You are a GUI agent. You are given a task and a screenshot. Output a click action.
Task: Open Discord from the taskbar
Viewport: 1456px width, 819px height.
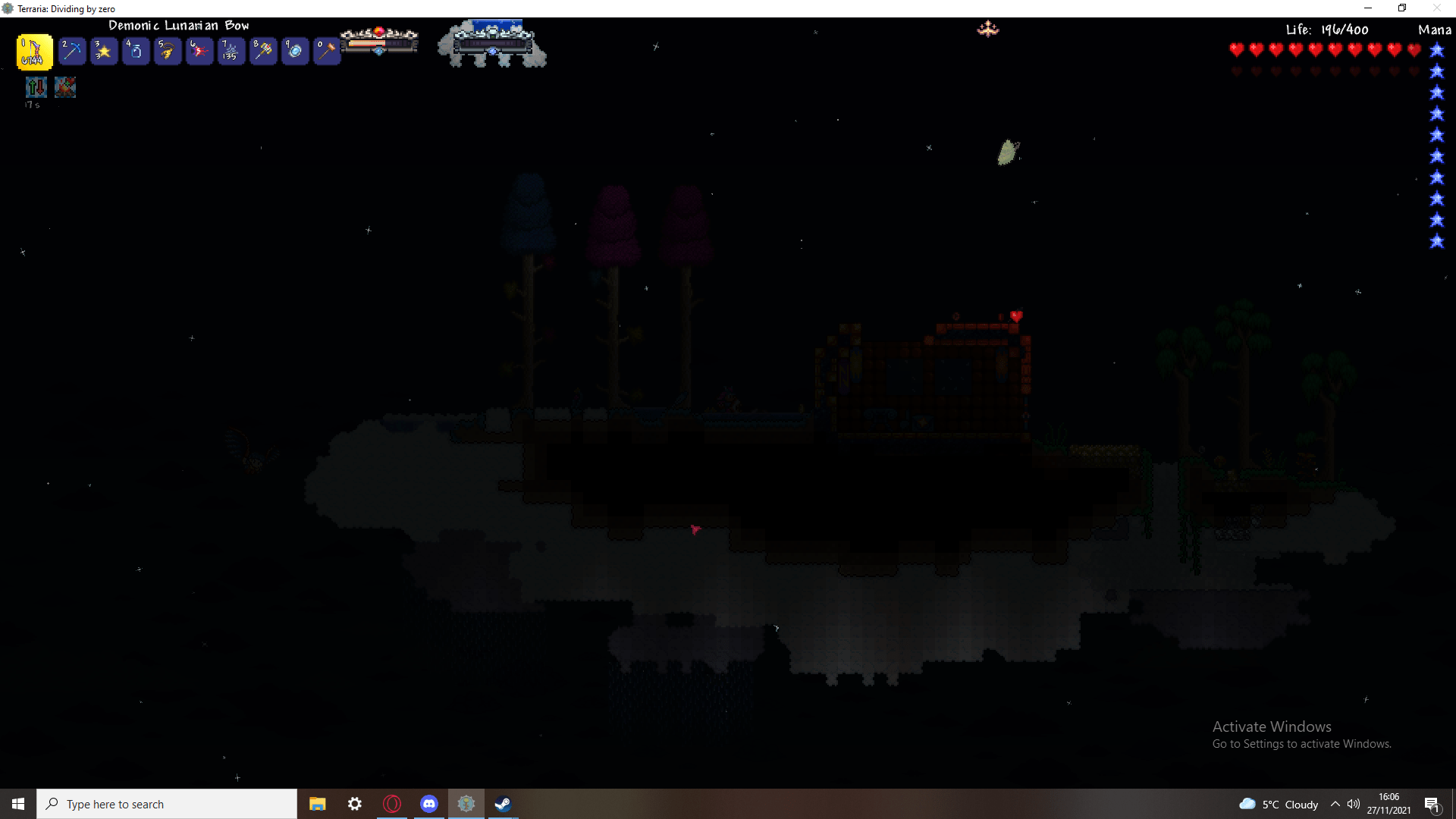point(429,804)
